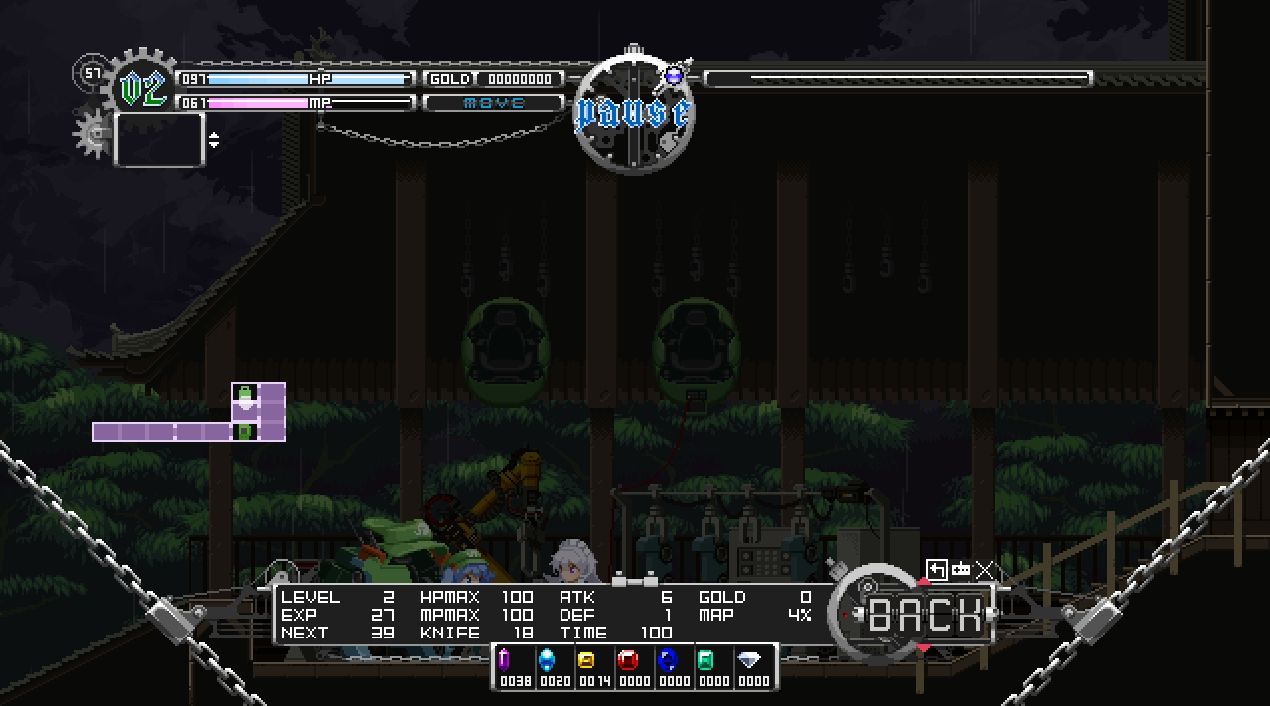
Task: Cycle the pause menu with the lower red arrow
Action: click(924, 649)
